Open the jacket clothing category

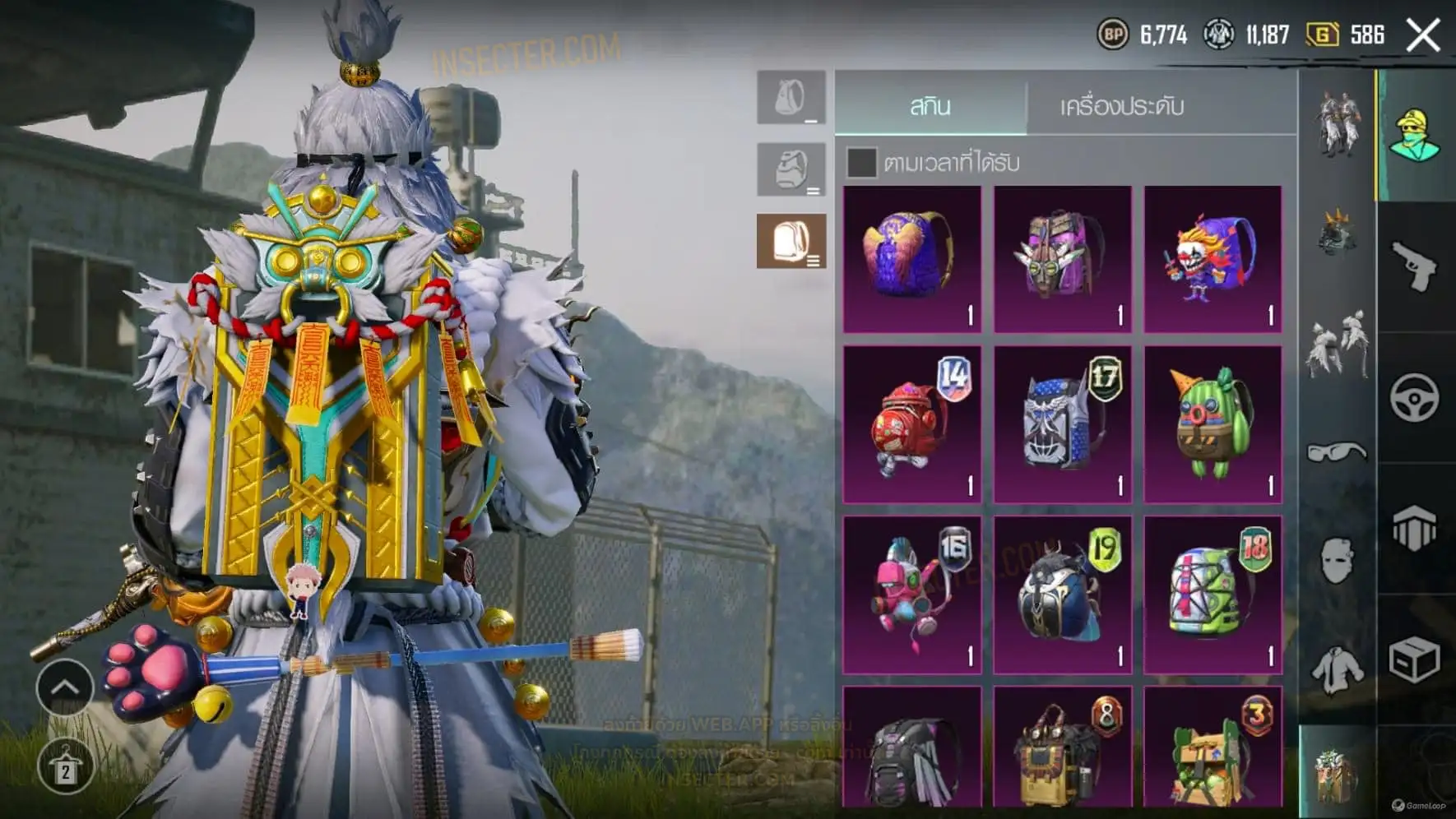pyautogui.click(x=1337, y=669)
